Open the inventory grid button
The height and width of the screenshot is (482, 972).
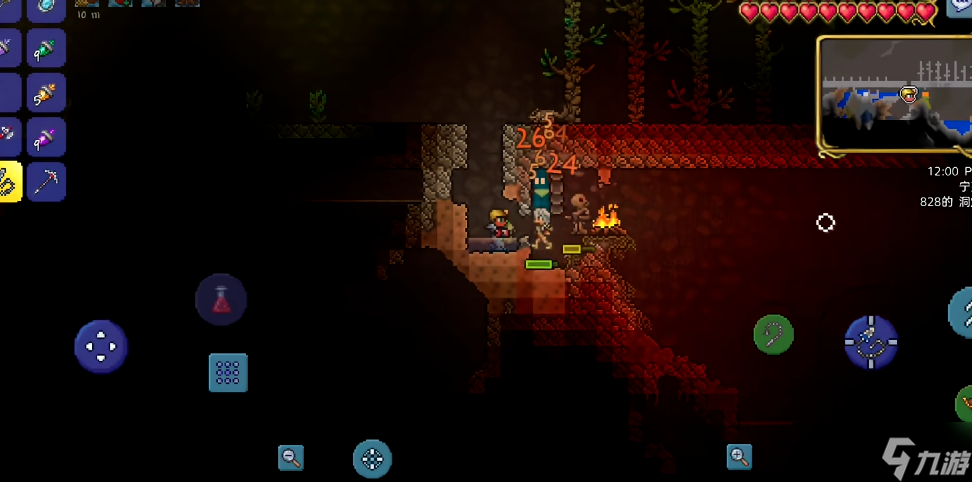[228, 372]
